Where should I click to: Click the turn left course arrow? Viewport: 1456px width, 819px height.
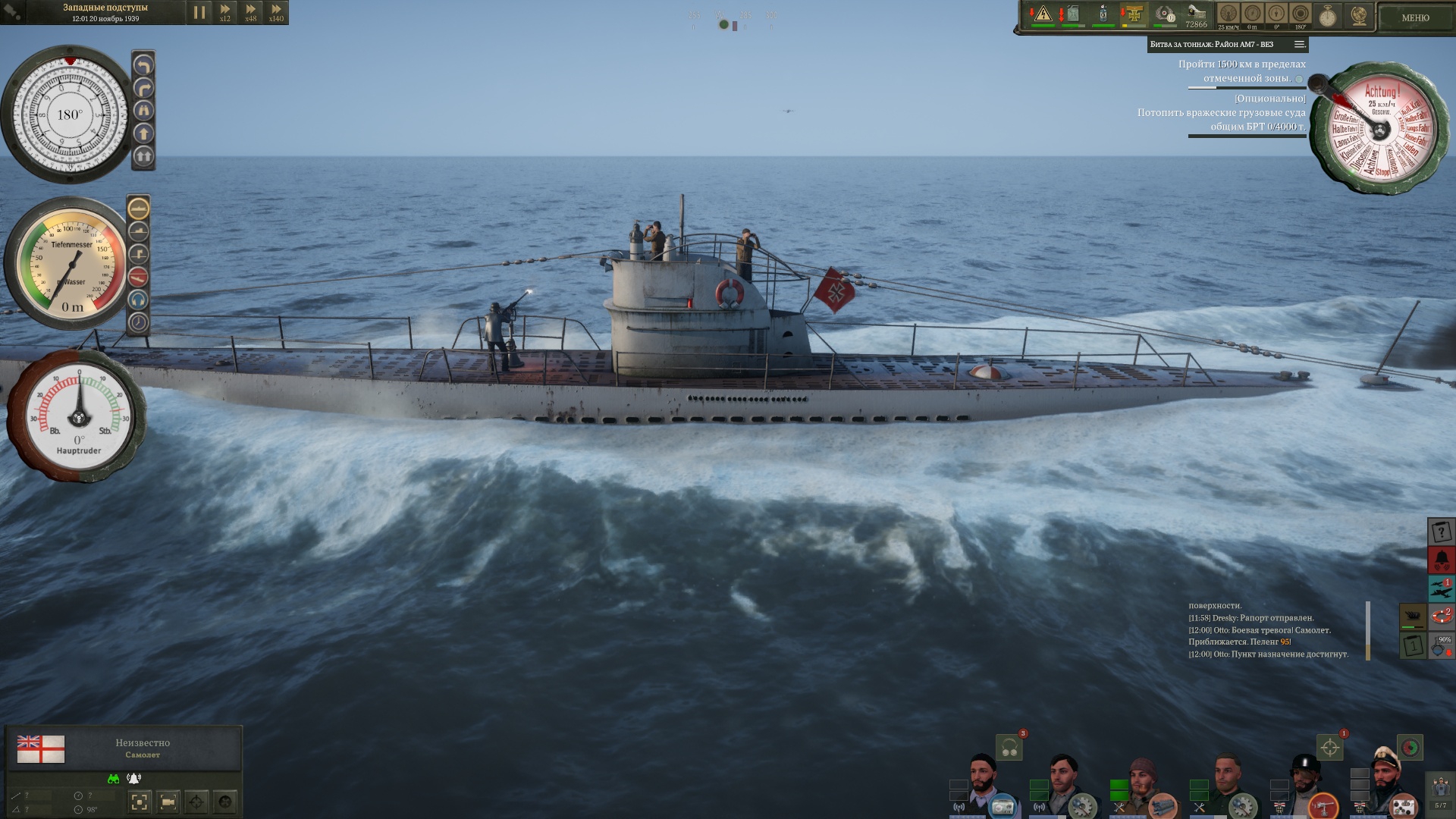click(x=143, y=65)
